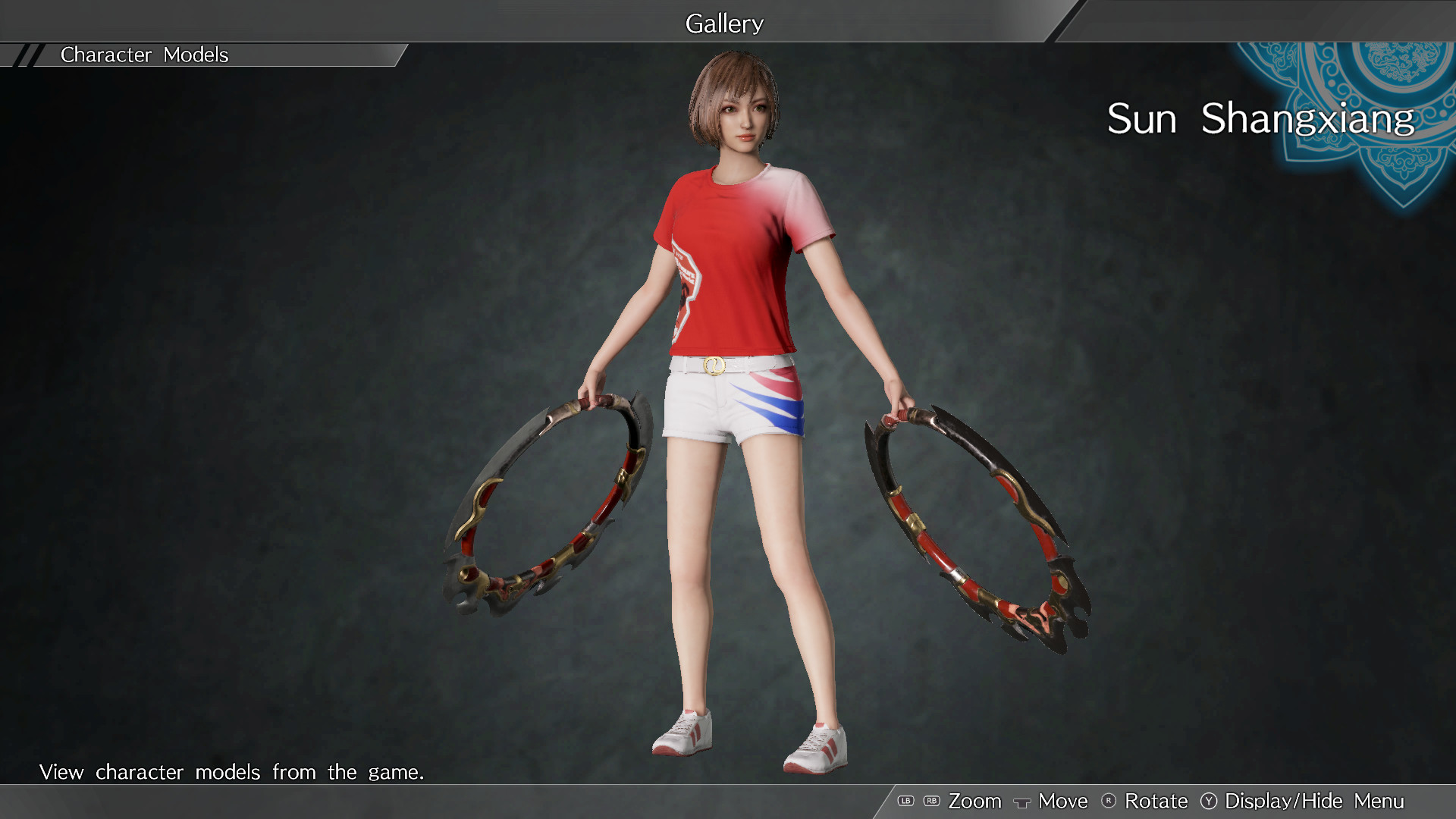
Task: Click the RB button prompt icon
Action: click(931, 801)
